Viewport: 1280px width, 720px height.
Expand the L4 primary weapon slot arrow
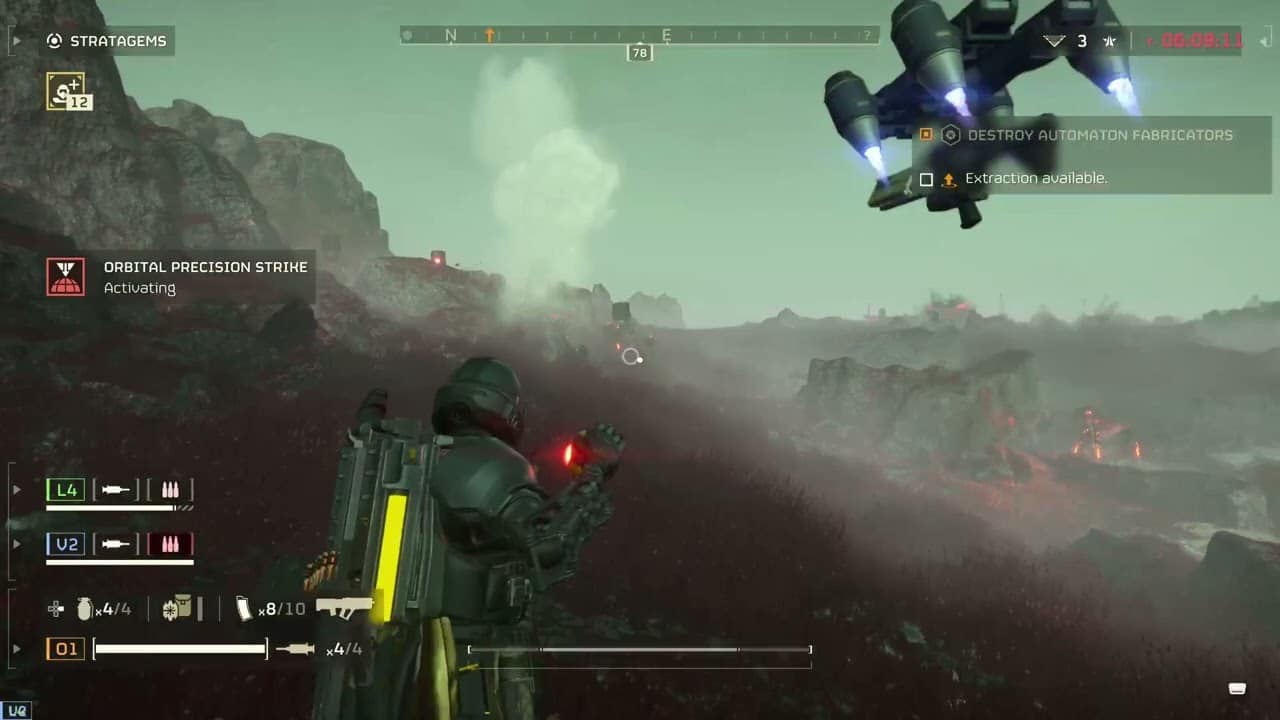click(x=17, y=489)
